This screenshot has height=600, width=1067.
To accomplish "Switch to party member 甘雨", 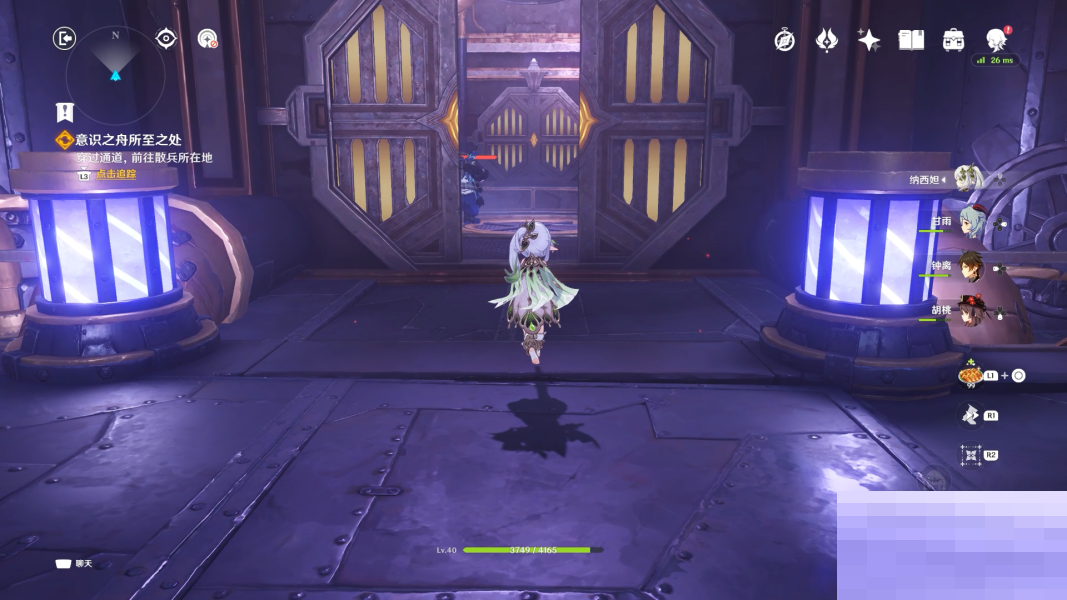I will [971, 220].
